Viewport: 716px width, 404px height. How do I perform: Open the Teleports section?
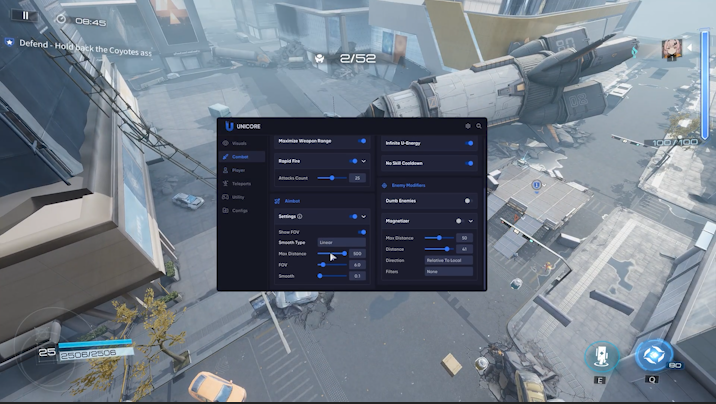(240, 184)
